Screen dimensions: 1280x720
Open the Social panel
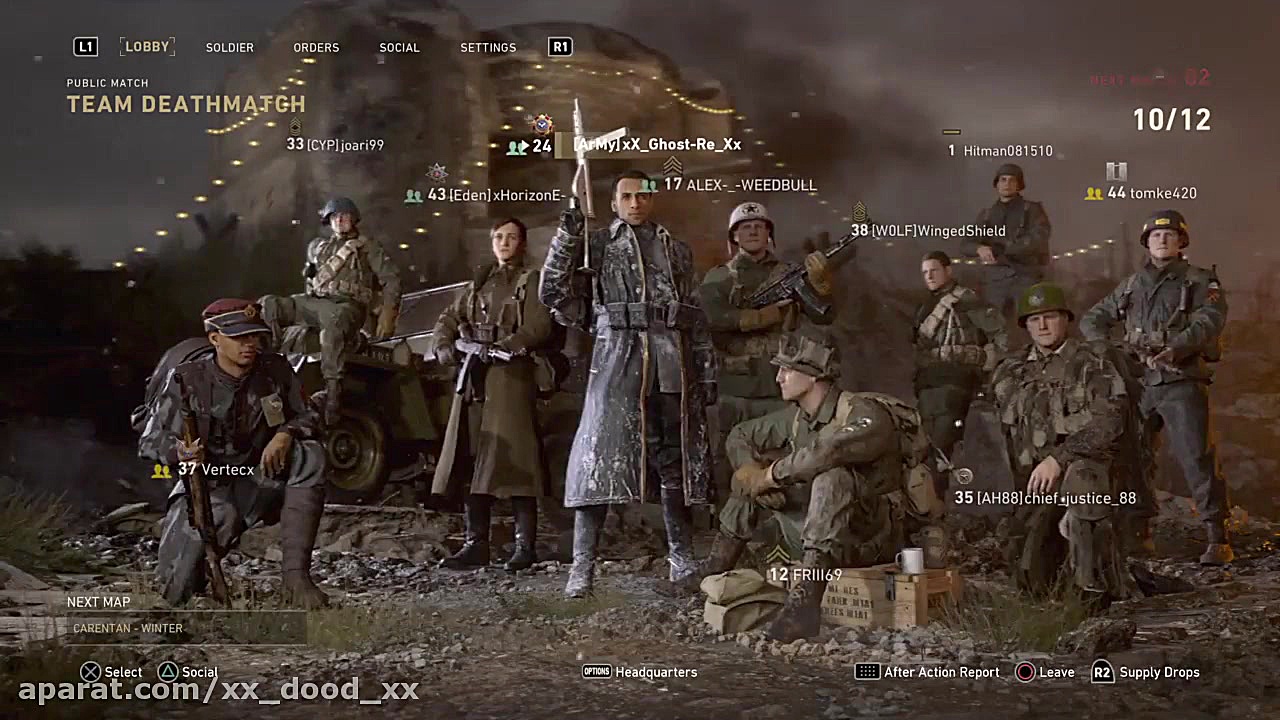pos(399,47)
